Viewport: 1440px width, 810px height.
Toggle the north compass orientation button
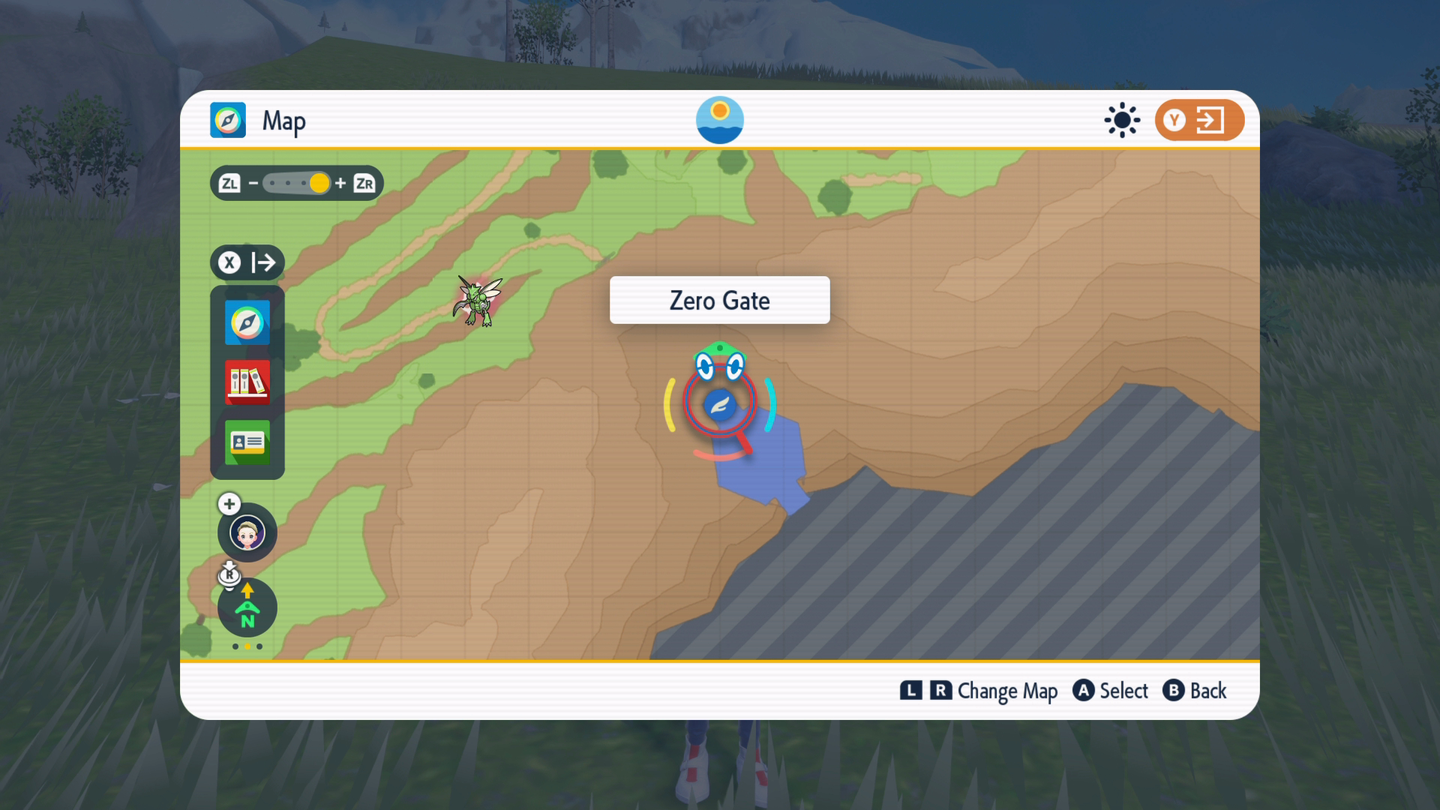[x=247, y=608]
